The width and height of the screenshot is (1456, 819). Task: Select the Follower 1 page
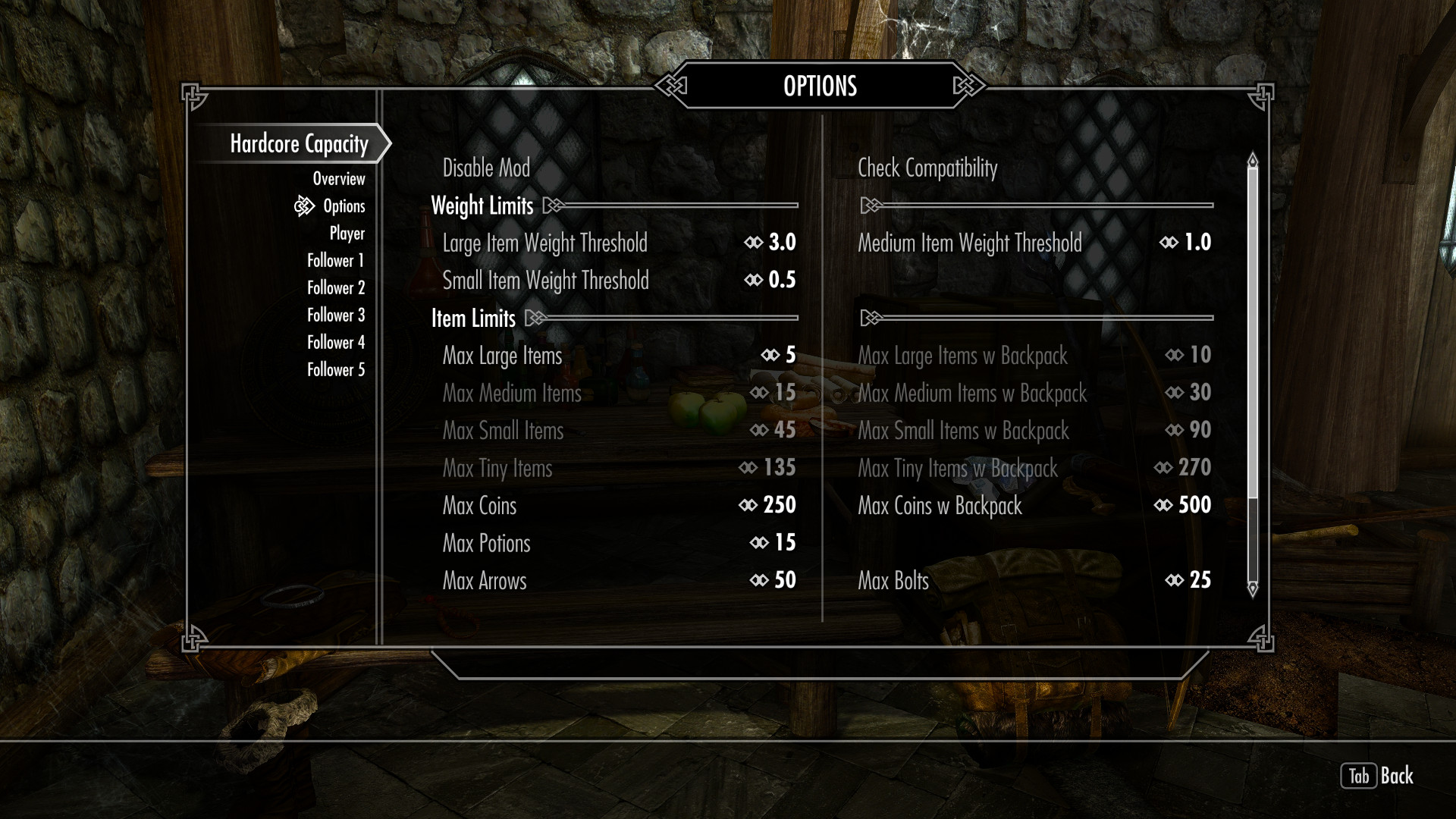pos(335,261)
